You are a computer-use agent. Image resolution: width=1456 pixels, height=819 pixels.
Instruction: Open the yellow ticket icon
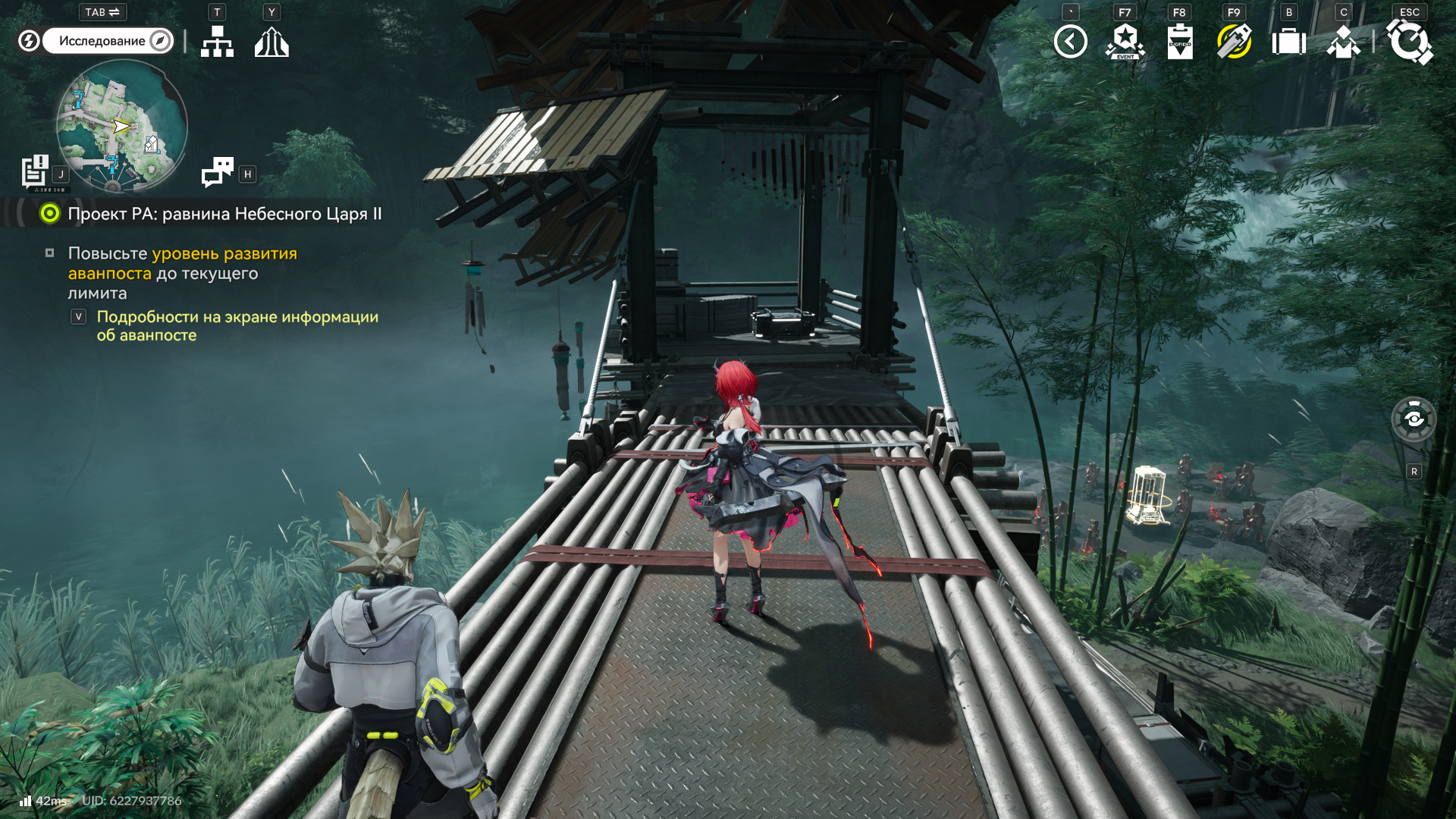click(1234, 42)
